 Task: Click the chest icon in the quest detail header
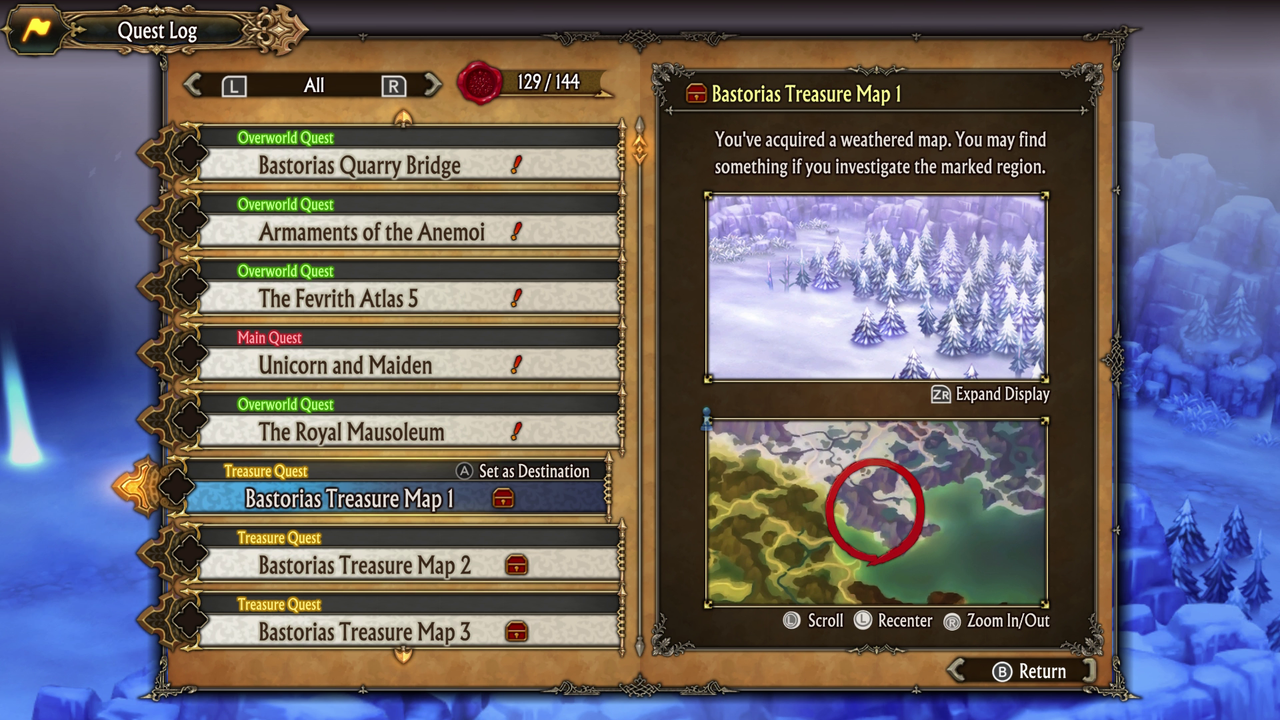695,94
